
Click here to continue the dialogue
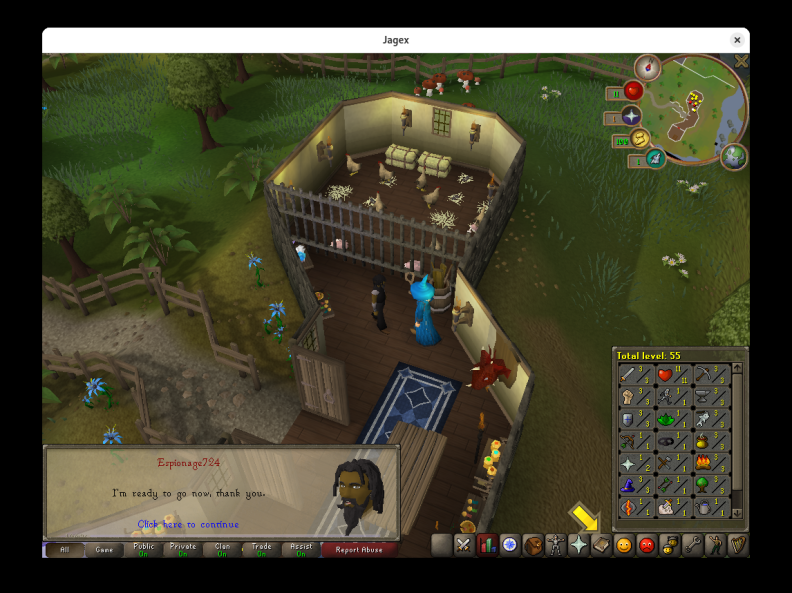click(188, 524)
